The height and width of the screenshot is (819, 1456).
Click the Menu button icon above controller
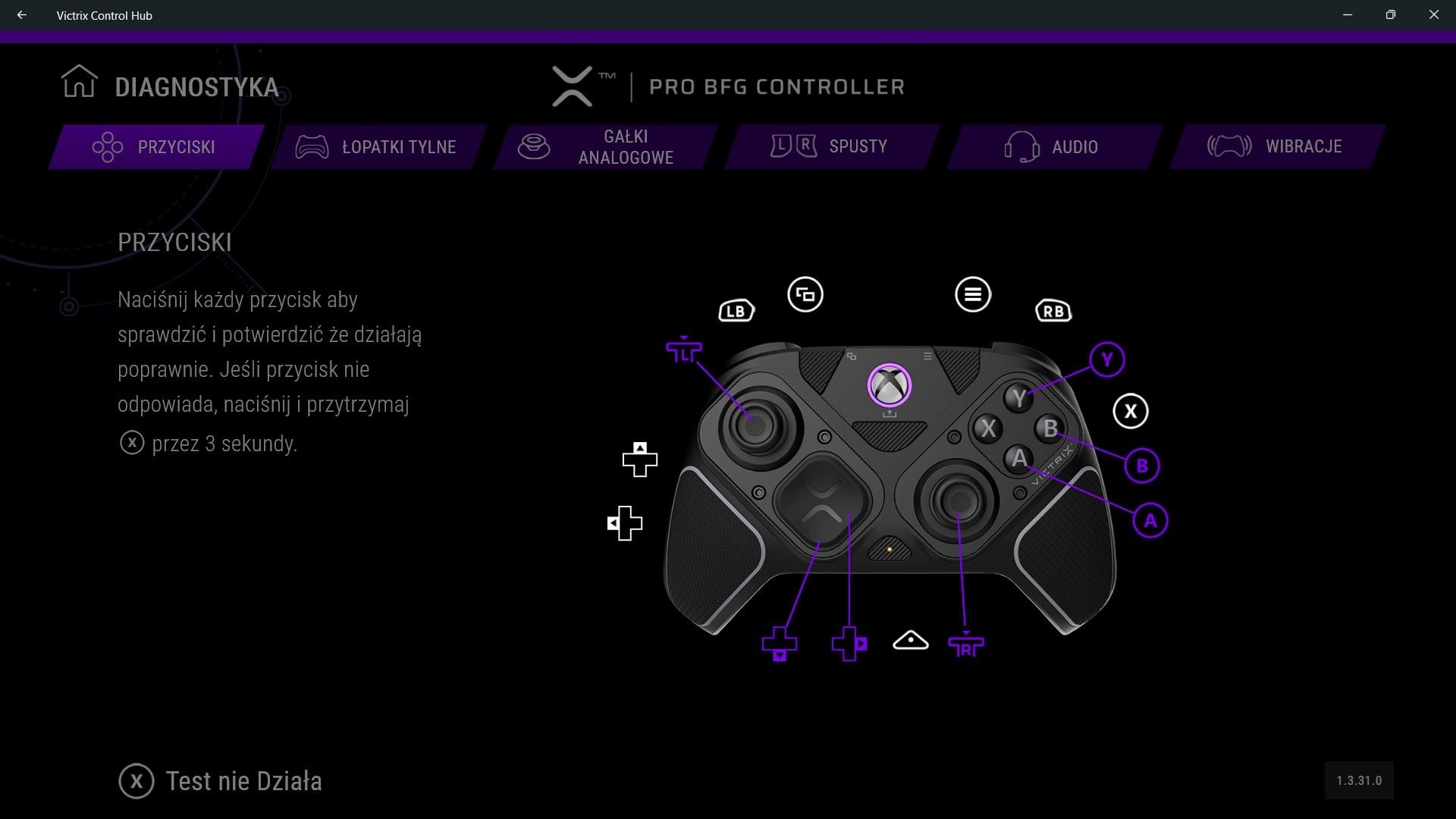(974, 295)
